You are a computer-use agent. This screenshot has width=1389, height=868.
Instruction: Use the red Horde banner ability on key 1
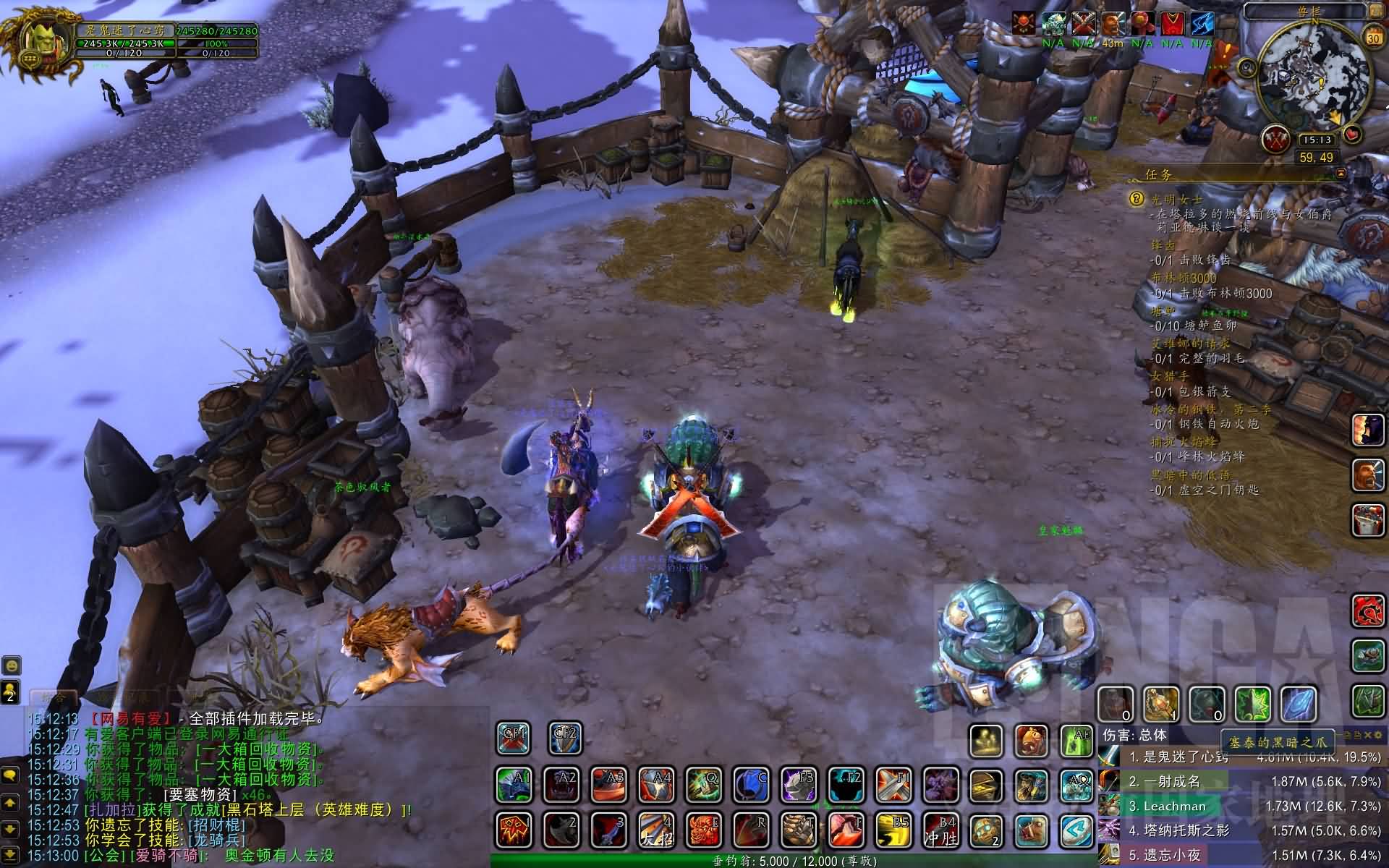coord(514,830)
